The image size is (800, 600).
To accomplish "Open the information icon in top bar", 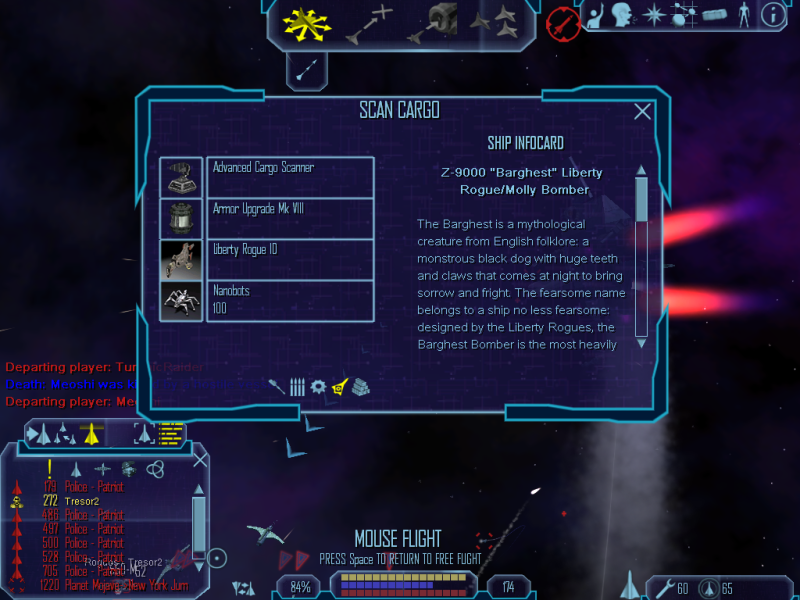I will pyautogui.click(x=771, y=14).
